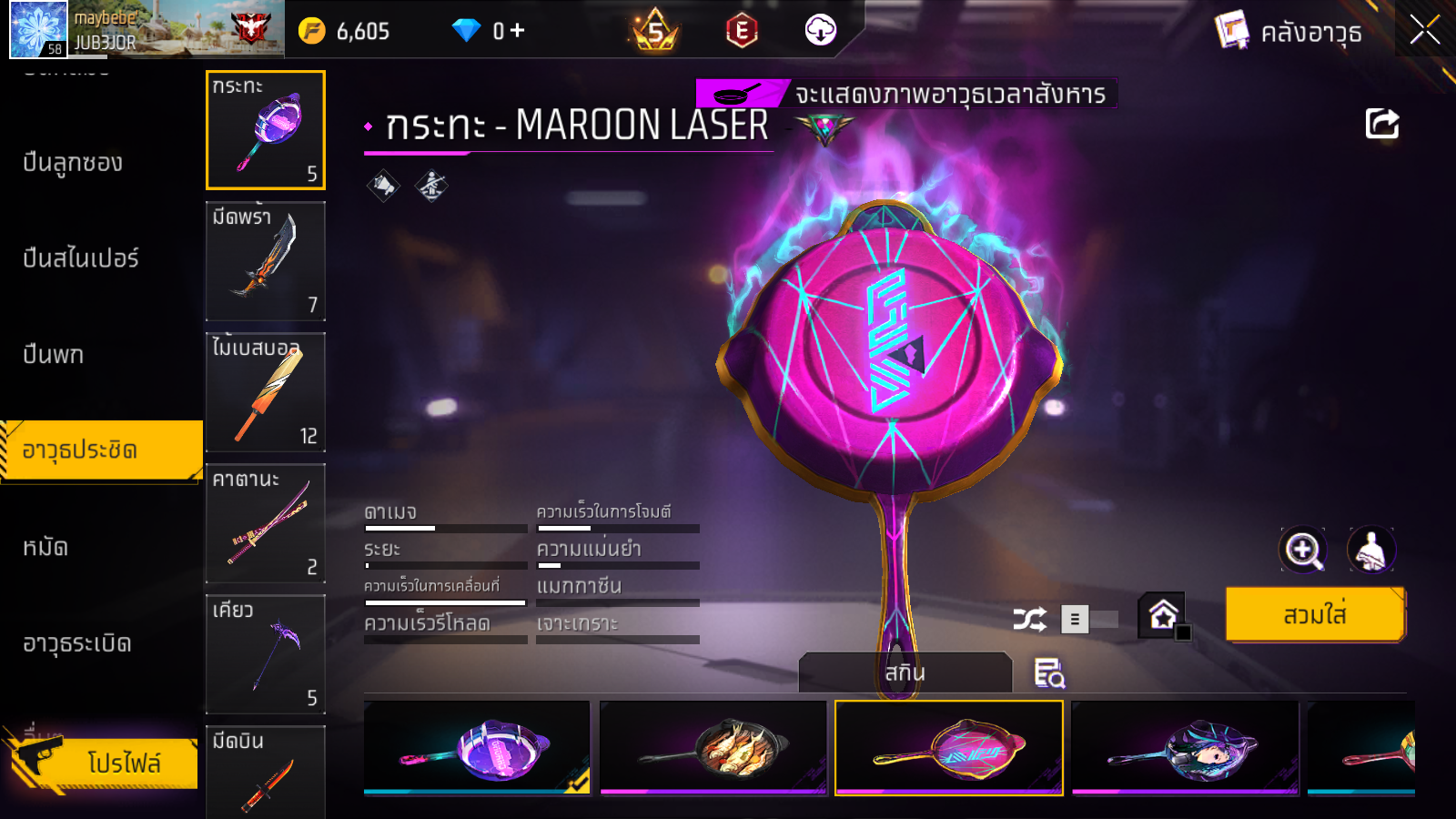The height and width of the screenshot is (819, 1456).
Task: Open the ปืนพก category
Action: tap(54, 355)
